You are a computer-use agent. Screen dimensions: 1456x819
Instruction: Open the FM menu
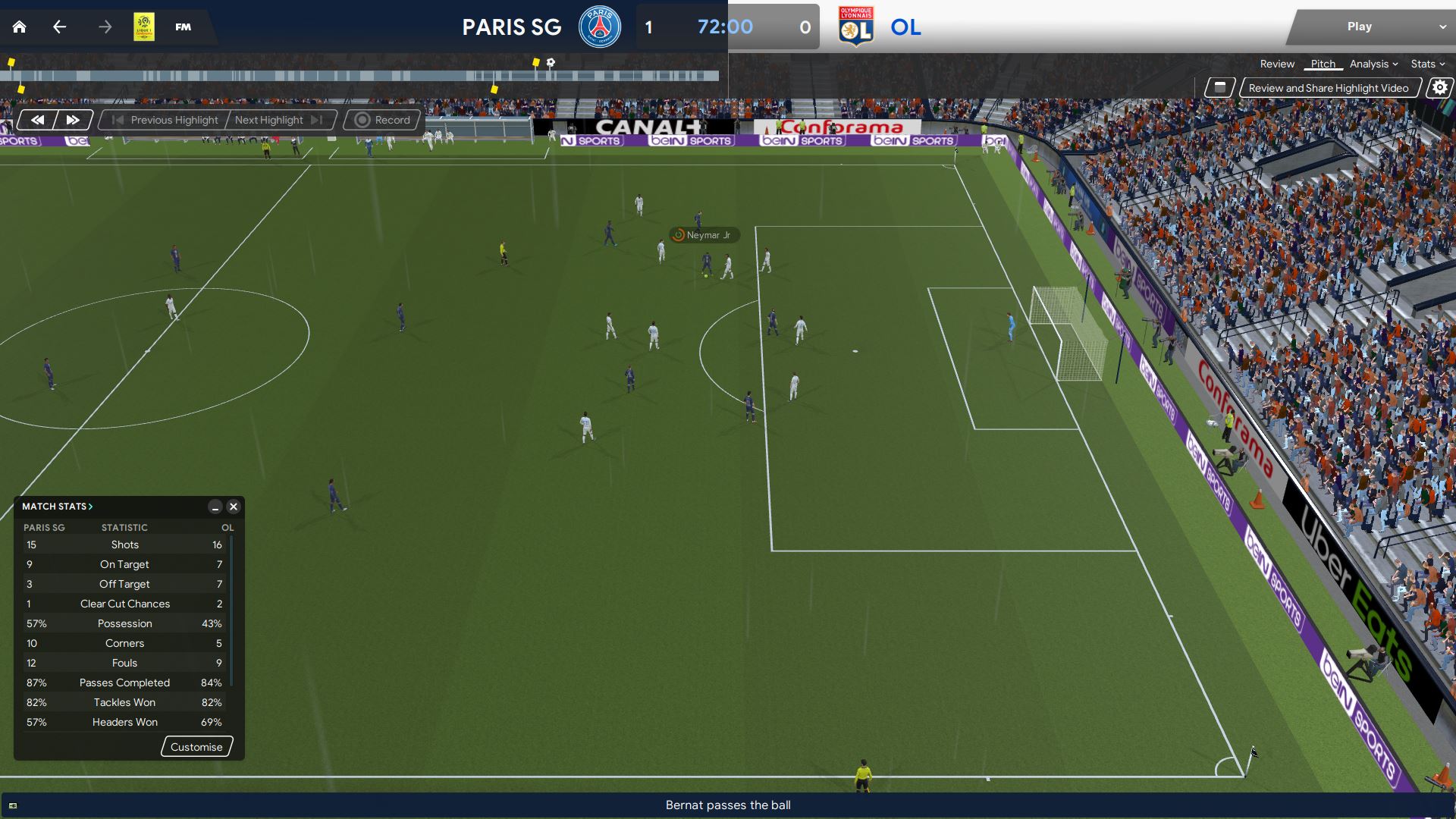coord(183,27)
